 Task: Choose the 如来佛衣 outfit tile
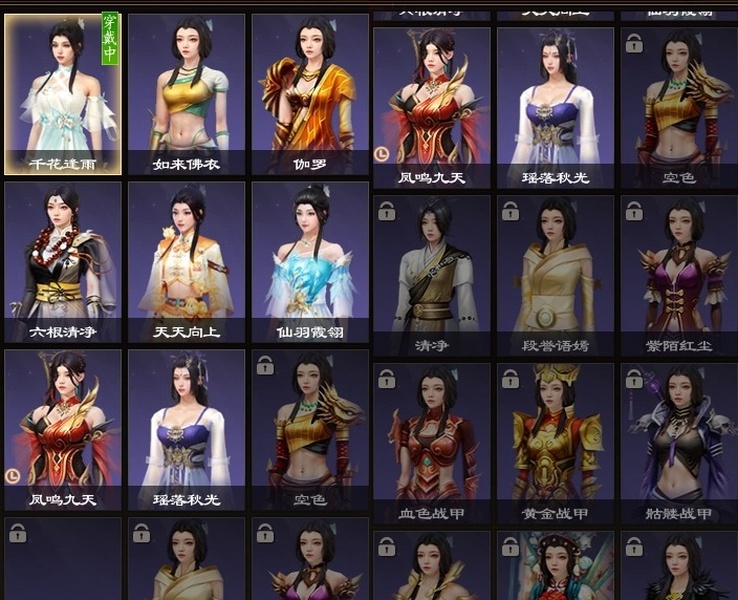[x=186, y=94]
